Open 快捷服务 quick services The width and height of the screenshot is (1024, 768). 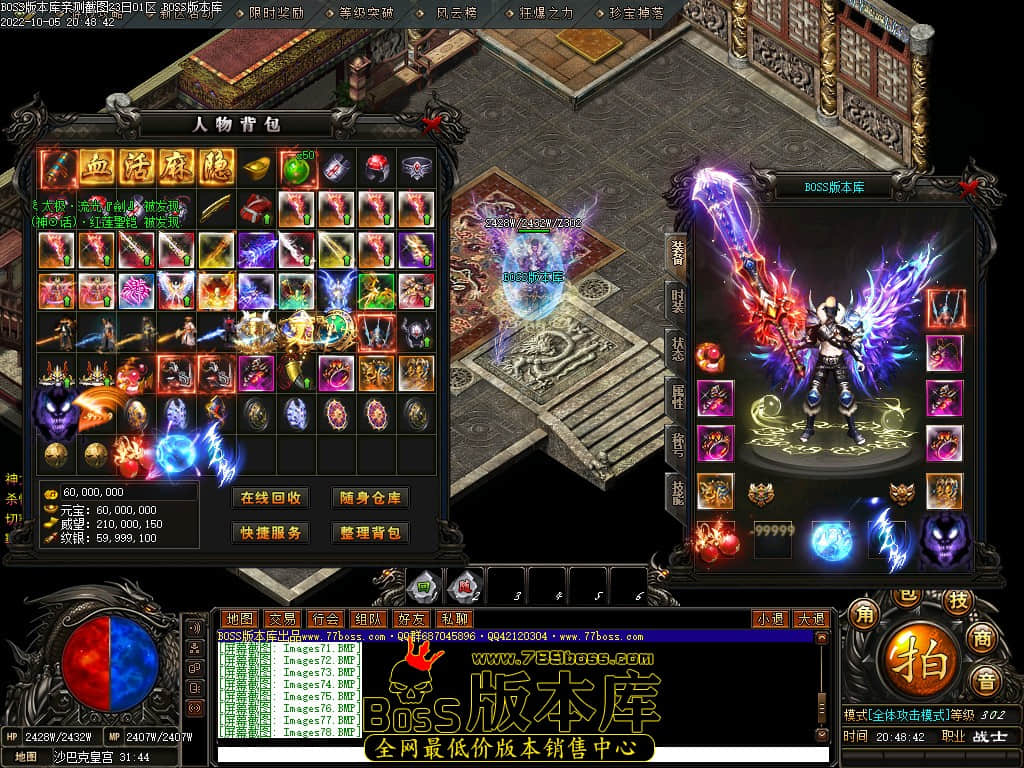click(270, 533)
